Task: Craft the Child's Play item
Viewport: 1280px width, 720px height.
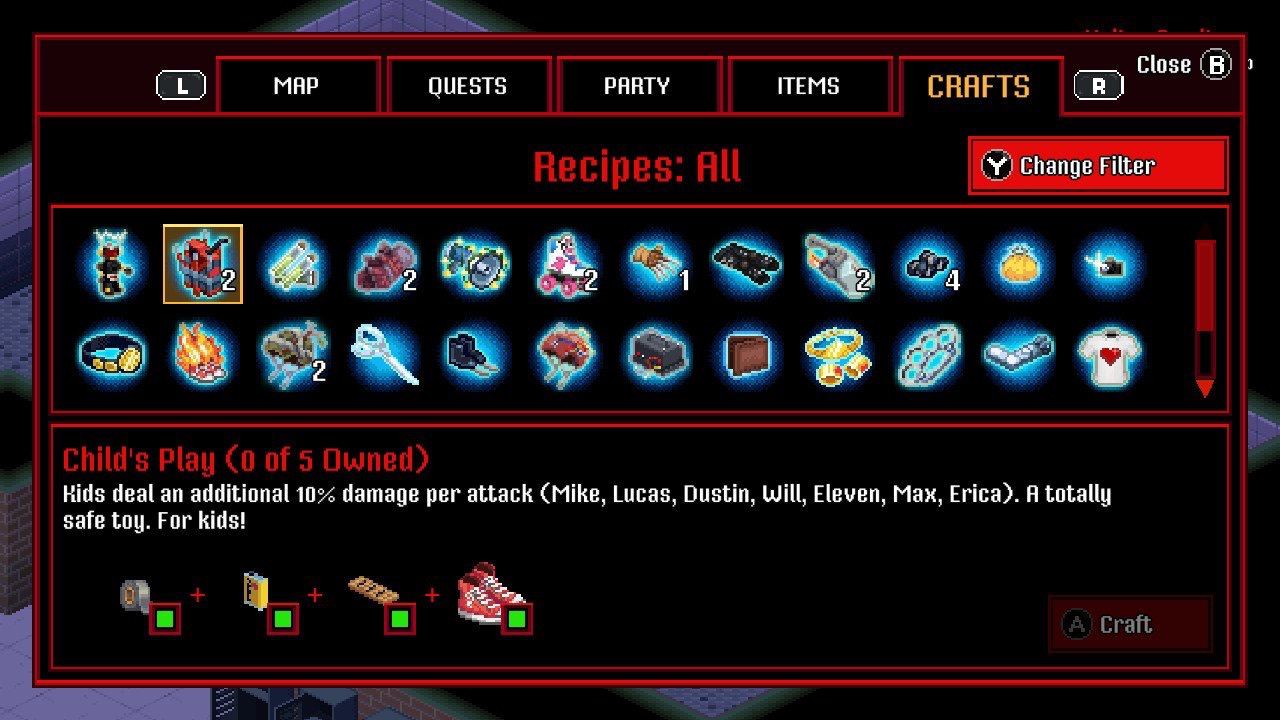Action: pos(1129,625)
